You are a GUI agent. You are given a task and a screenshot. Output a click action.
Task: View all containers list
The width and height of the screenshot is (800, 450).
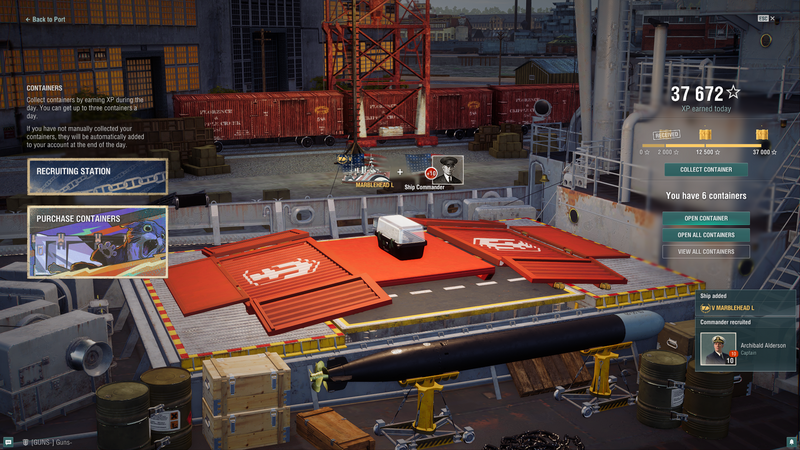pos(706,251)
